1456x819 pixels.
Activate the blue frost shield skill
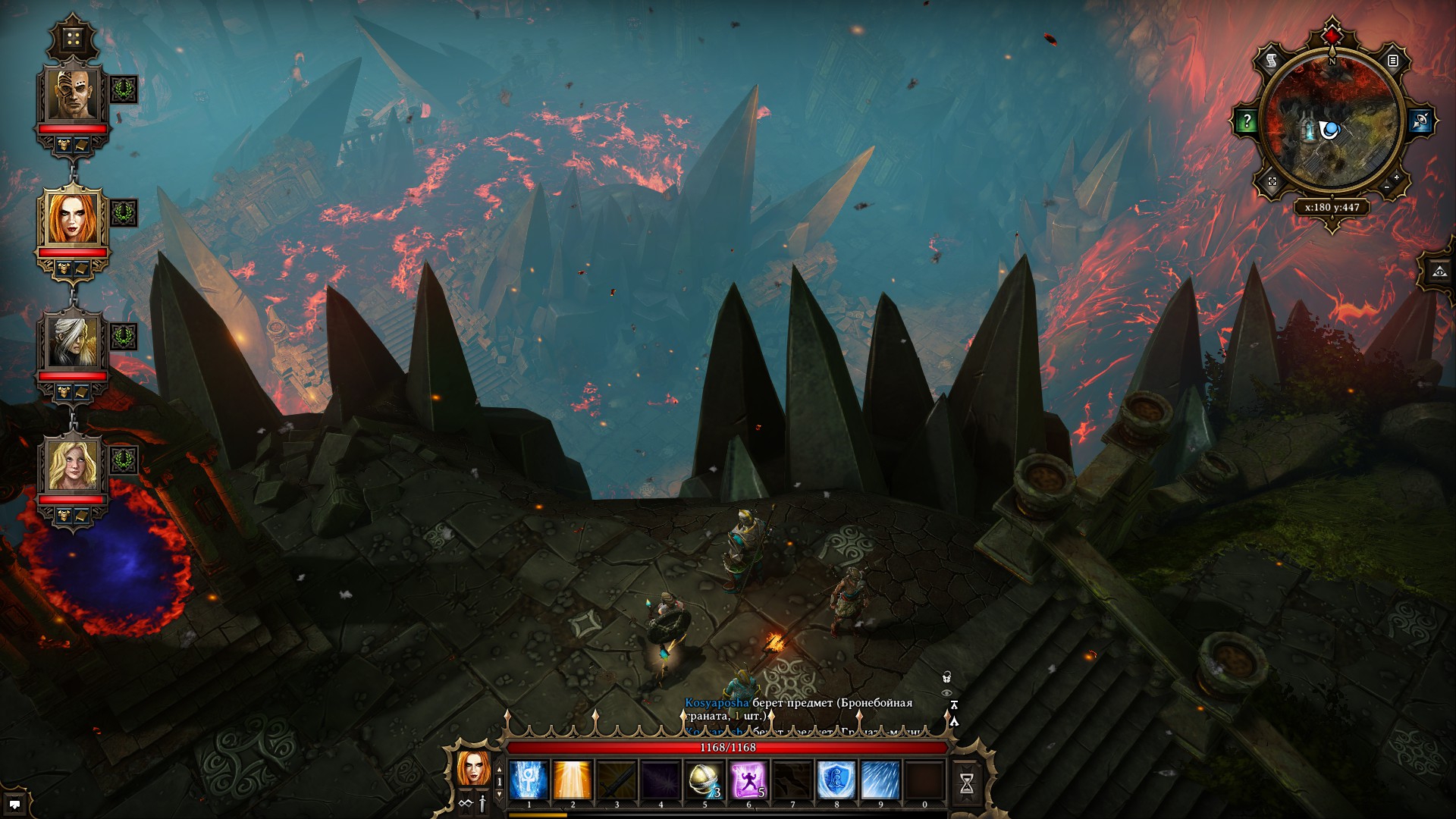(836, 780)
